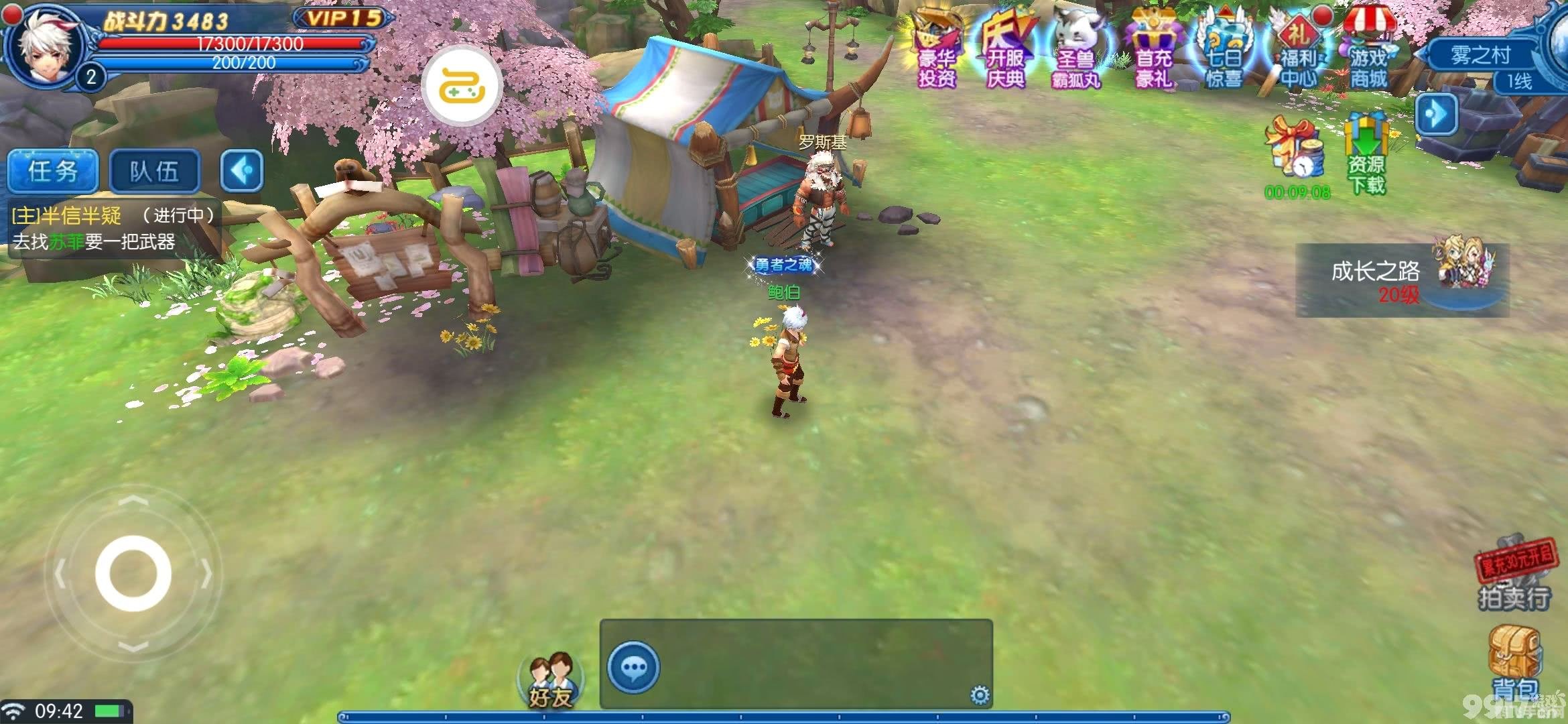
Task: Open chat with the speech bubble button
Action: tap(633, 667)
